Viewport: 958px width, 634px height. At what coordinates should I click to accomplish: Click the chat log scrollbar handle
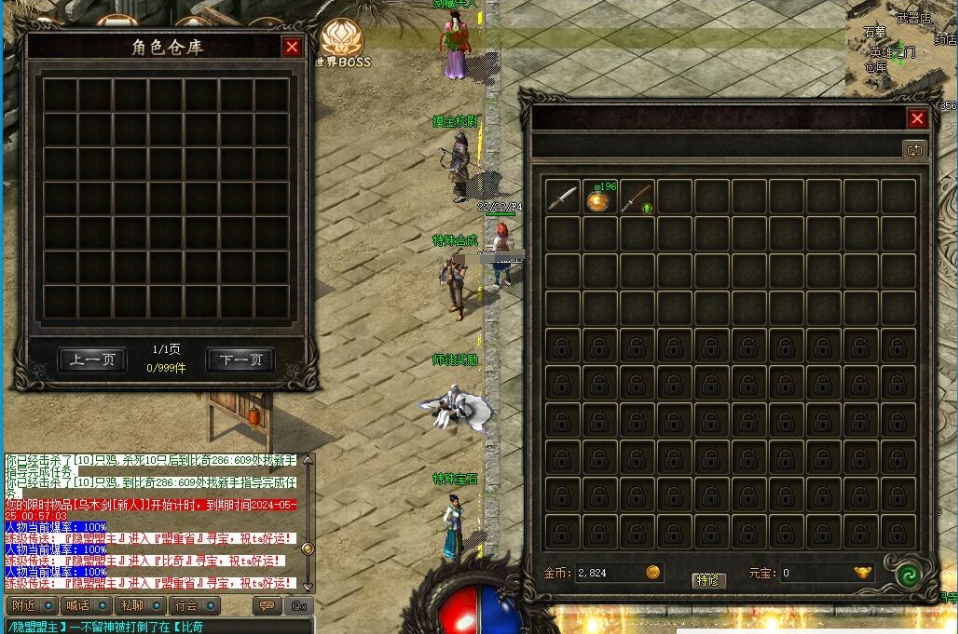(x=308, y=548)
